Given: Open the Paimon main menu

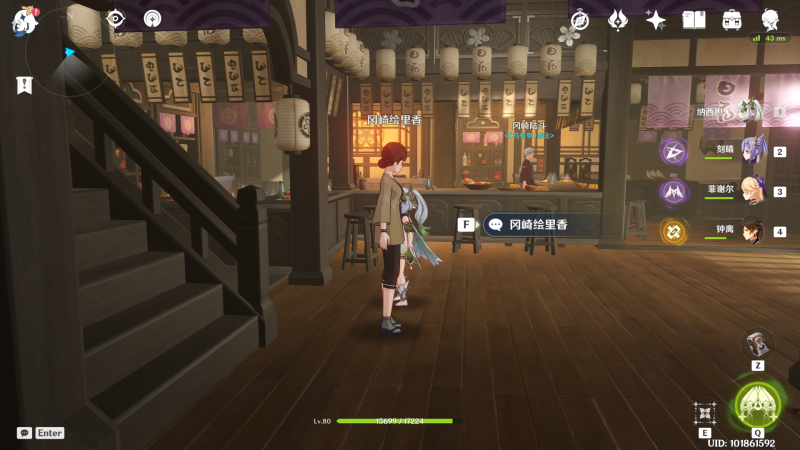Looking at the screenshot, I should point(22,19).
